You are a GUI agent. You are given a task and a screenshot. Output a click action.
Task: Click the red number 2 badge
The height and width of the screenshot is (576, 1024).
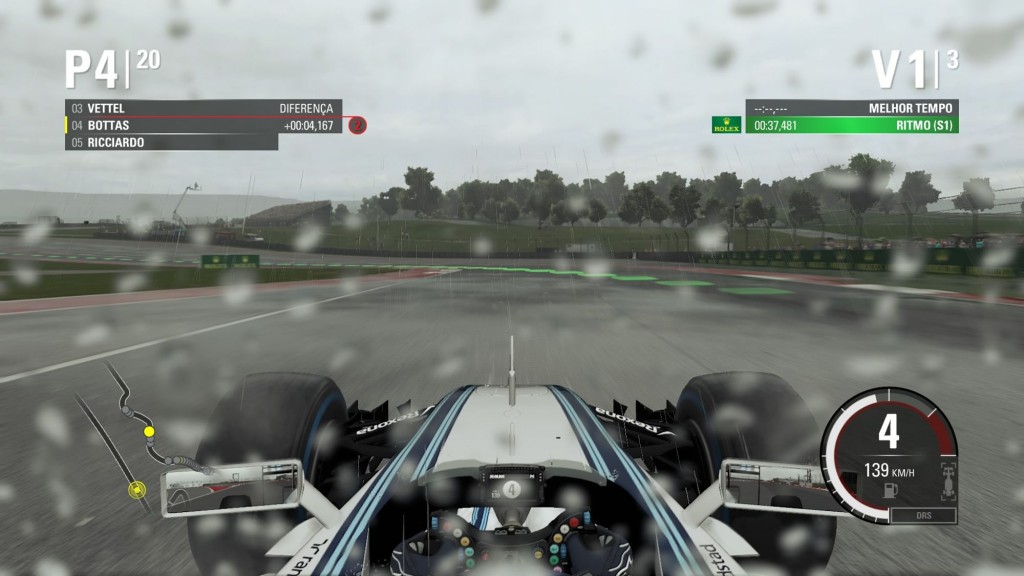coord(358,126)
